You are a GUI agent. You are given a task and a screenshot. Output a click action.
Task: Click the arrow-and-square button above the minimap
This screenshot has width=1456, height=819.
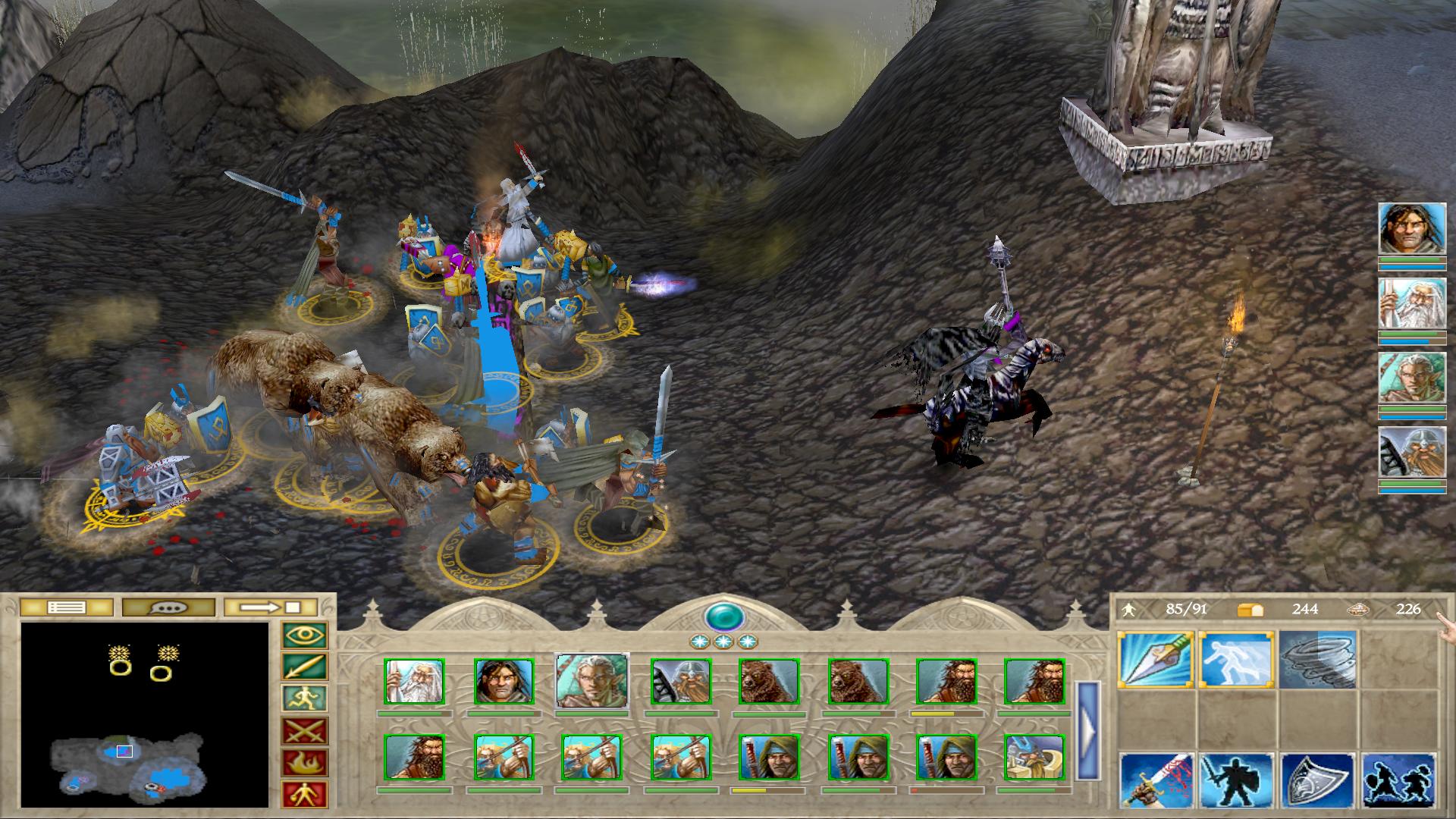pos(271,607)
